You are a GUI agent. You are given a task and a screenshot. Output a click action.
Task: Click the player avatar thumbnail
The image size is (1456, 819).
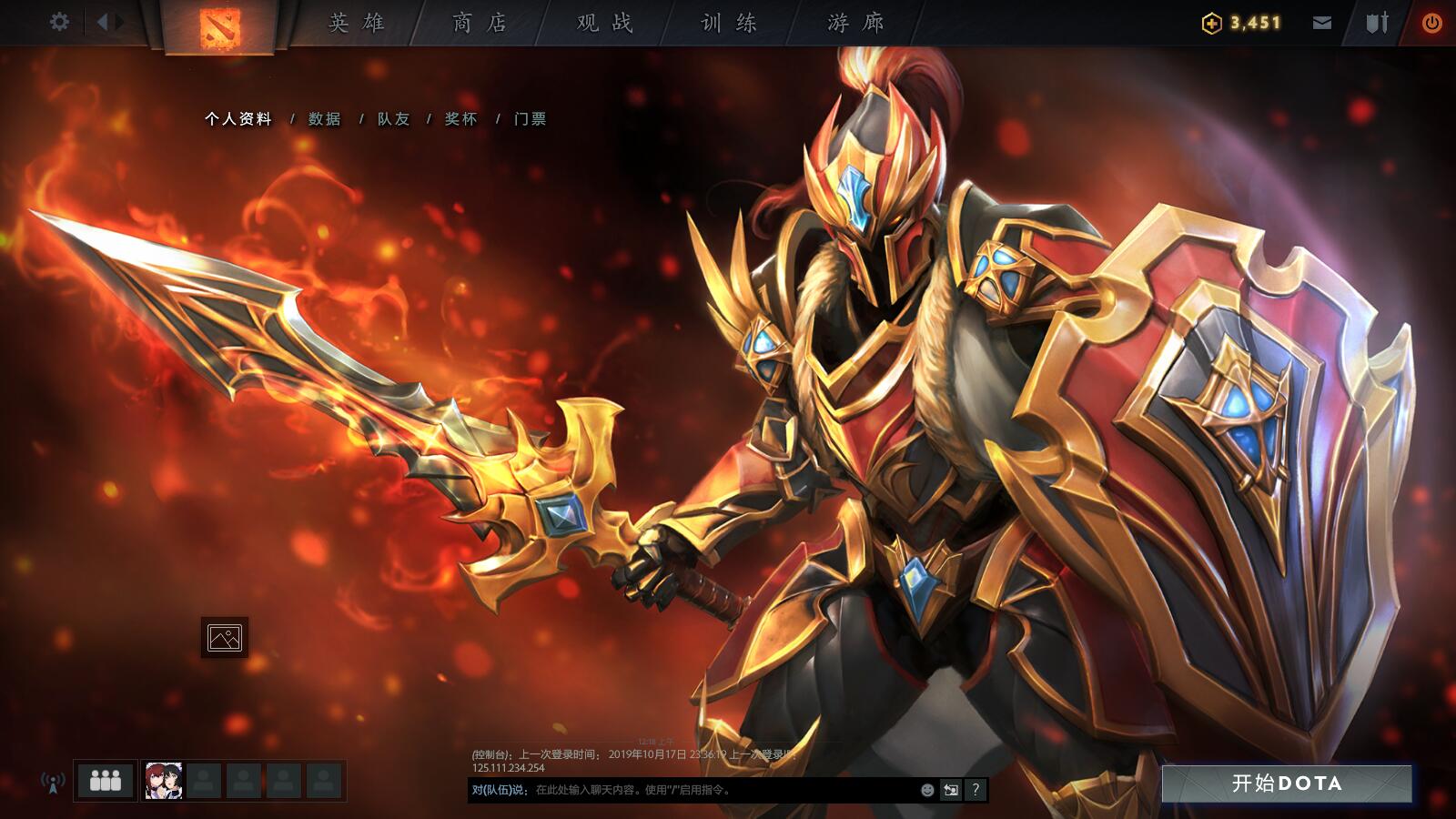[x=163, y=780]
